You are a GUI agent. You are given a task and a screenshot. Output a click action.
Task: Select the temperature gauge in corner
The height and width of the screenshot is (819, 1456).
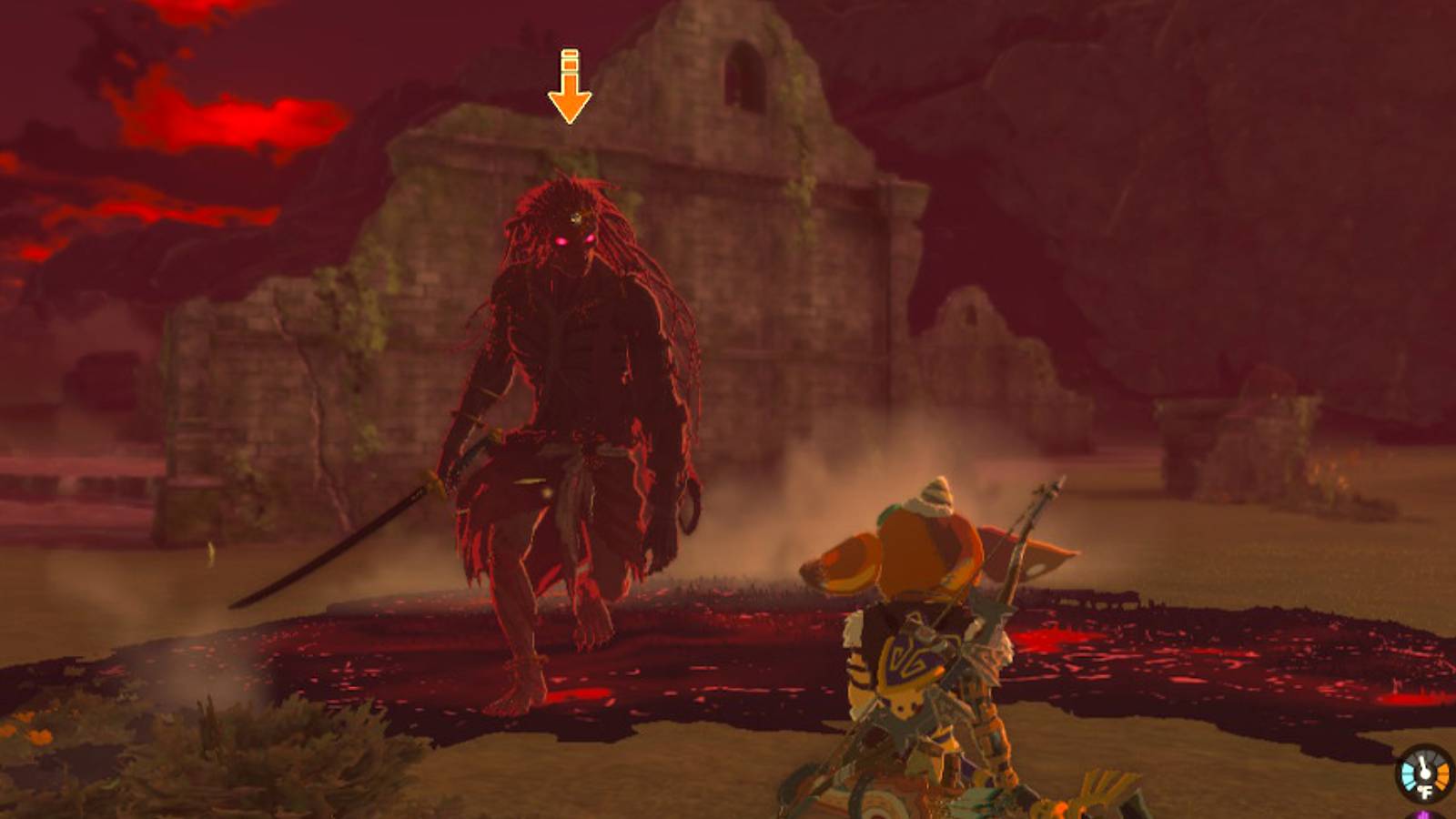[x=1424, y=773]
